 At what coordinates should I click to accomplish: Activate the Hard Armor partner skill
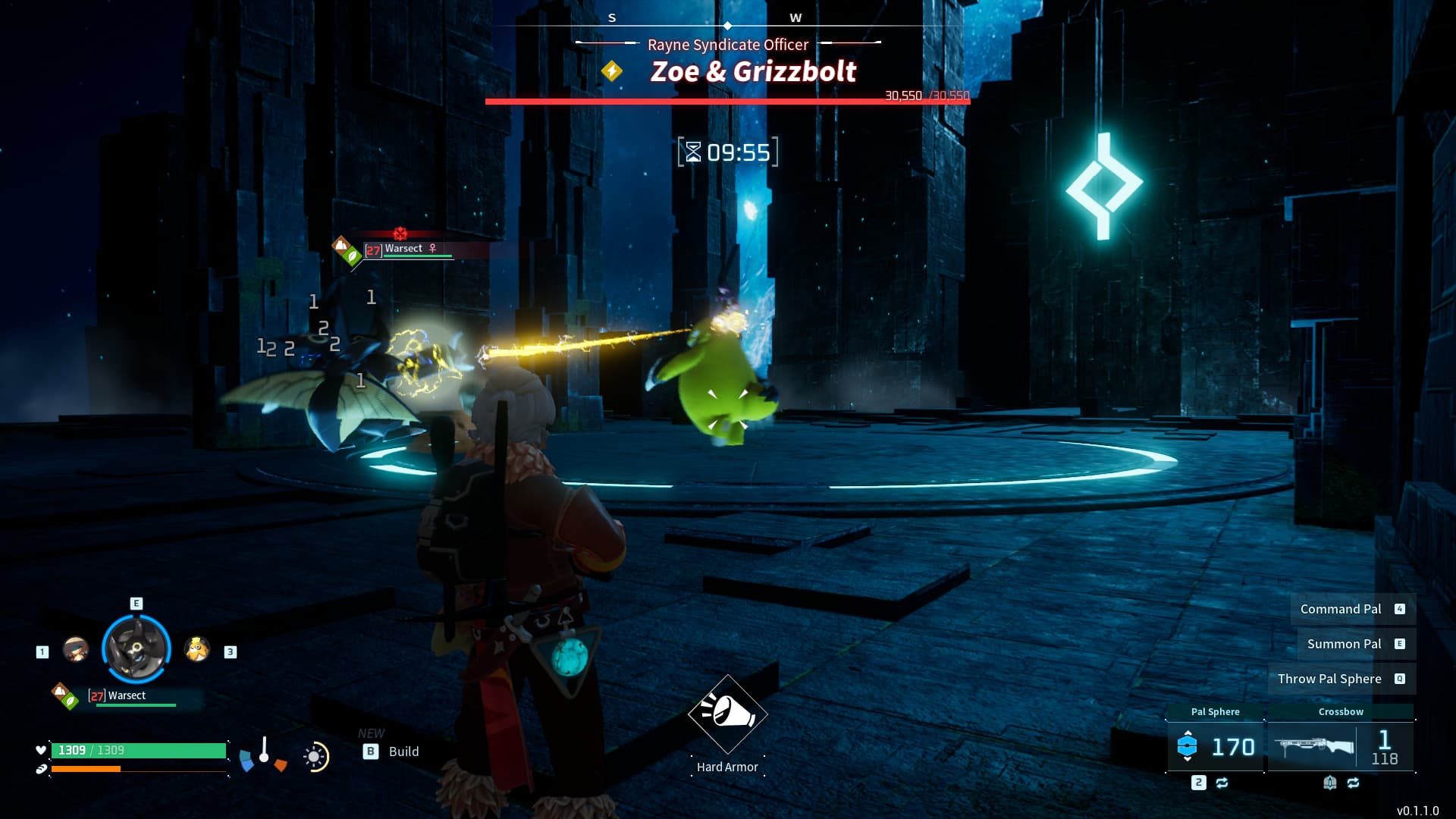(727, 714)
